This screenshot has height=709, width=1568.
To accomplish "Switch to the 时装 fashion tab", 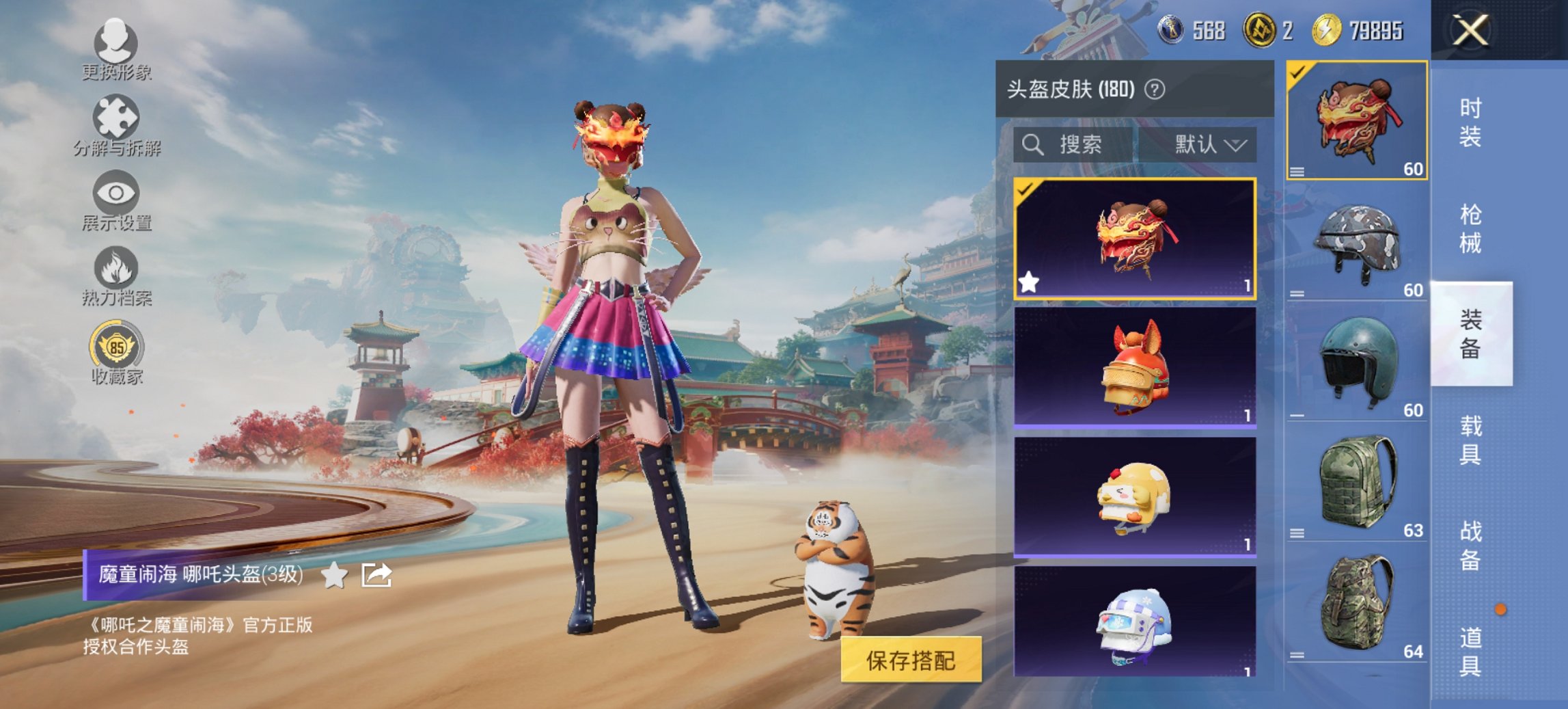I will click(x=1470, y=122).
